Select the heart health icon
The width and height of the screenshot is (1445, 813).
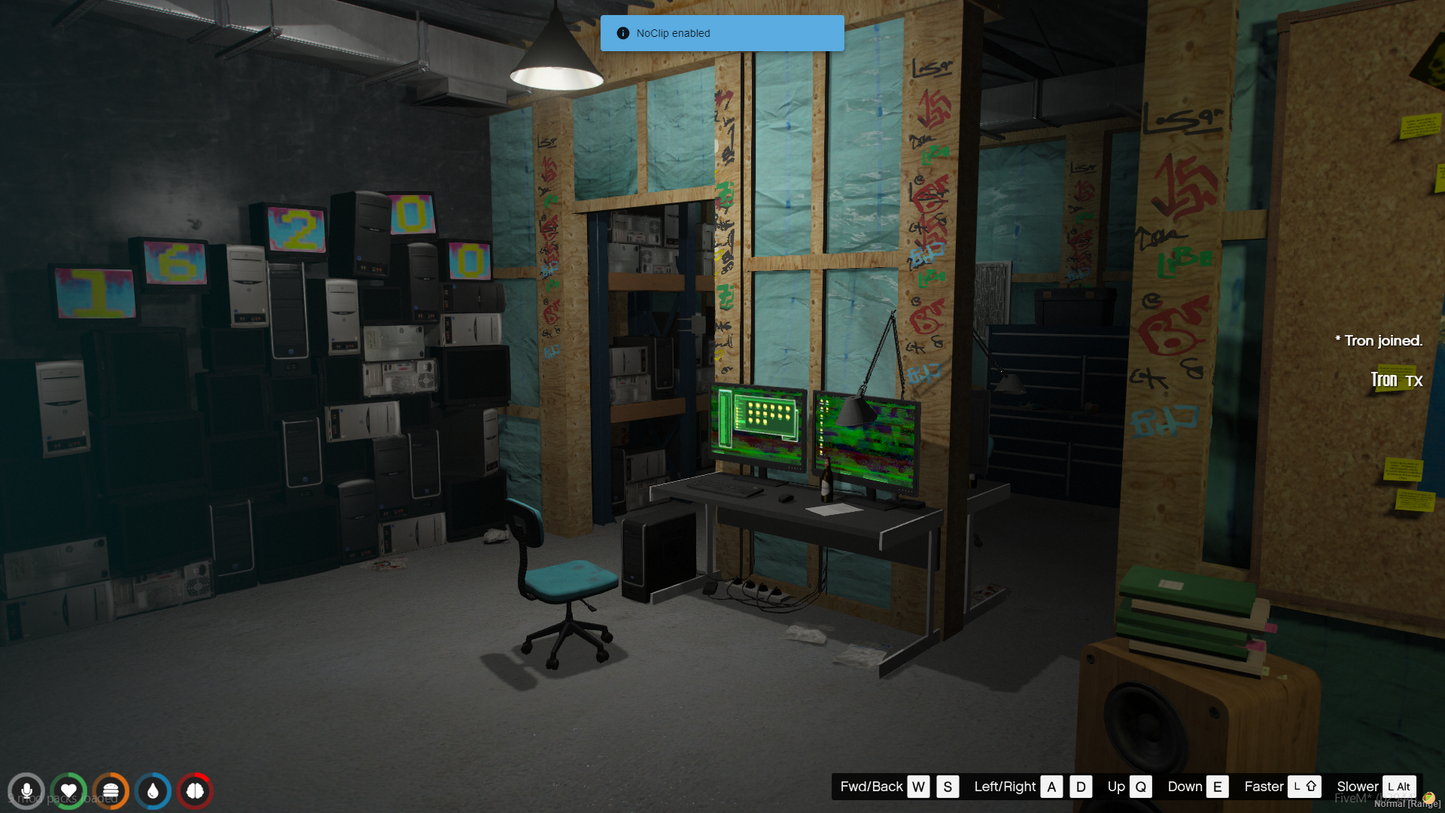pyautogui.click(x=69, y=791)
